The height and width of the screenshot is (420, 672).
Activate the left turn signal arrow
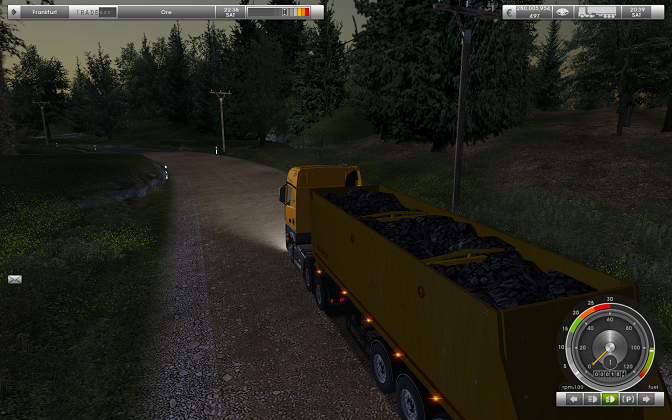[x=574, y=399]
